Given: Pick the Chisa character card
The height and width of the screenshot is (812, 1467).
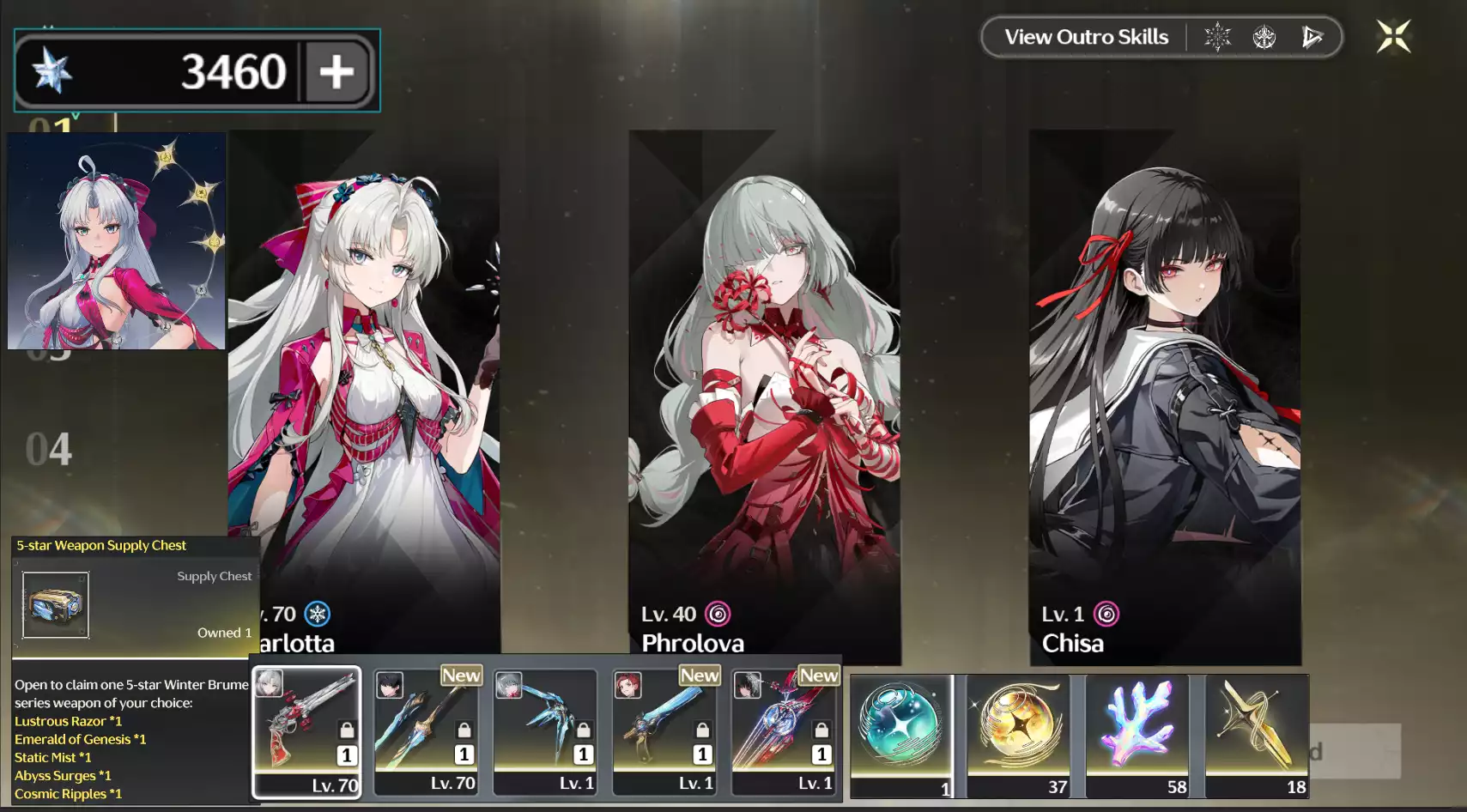Looking at the screenshot, I should [1165, 395].
